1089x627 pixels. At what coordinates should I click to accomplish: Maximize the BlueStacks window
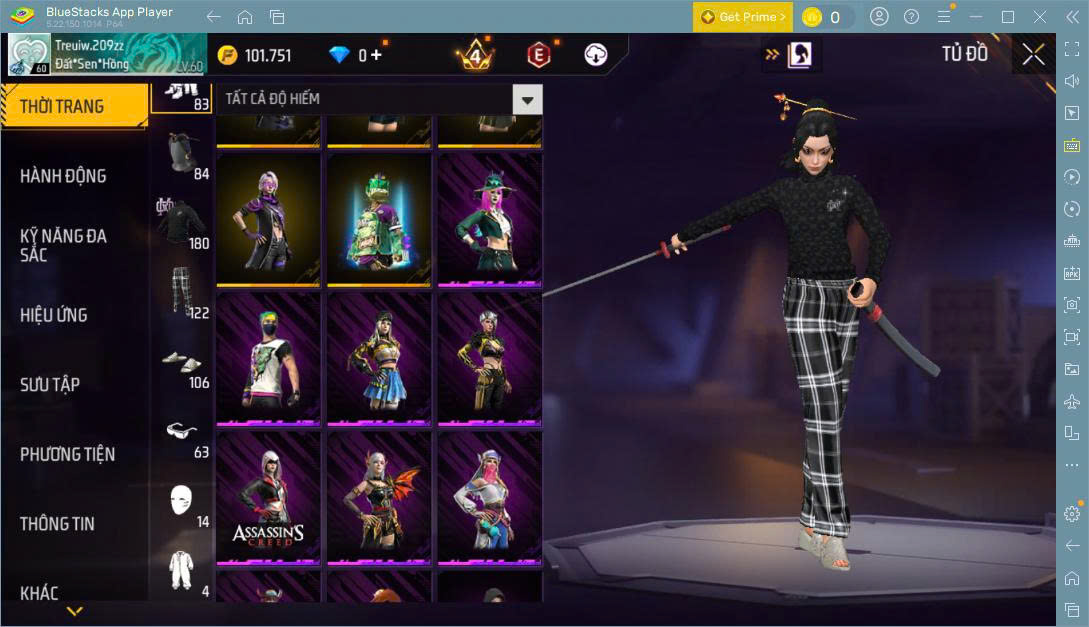[1008, 17]
